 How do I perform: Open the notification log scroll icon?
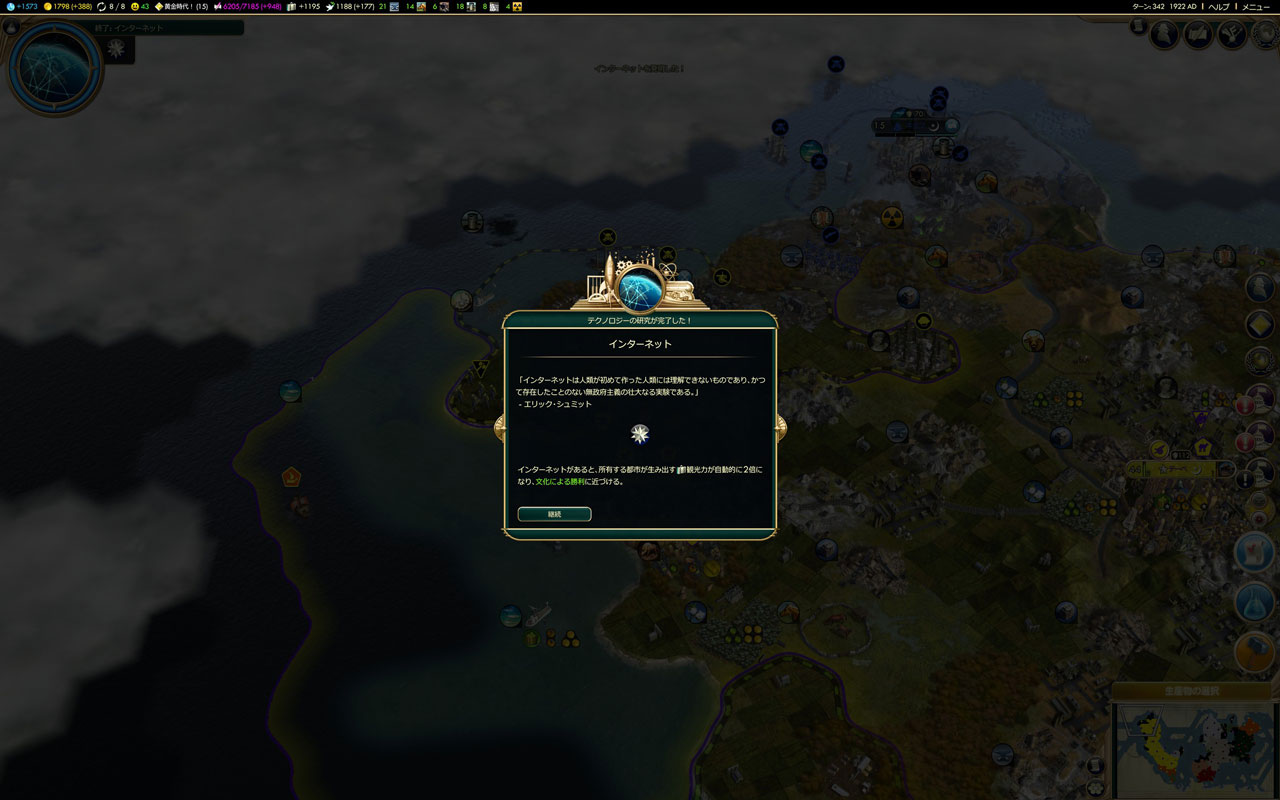[1139, 27]
